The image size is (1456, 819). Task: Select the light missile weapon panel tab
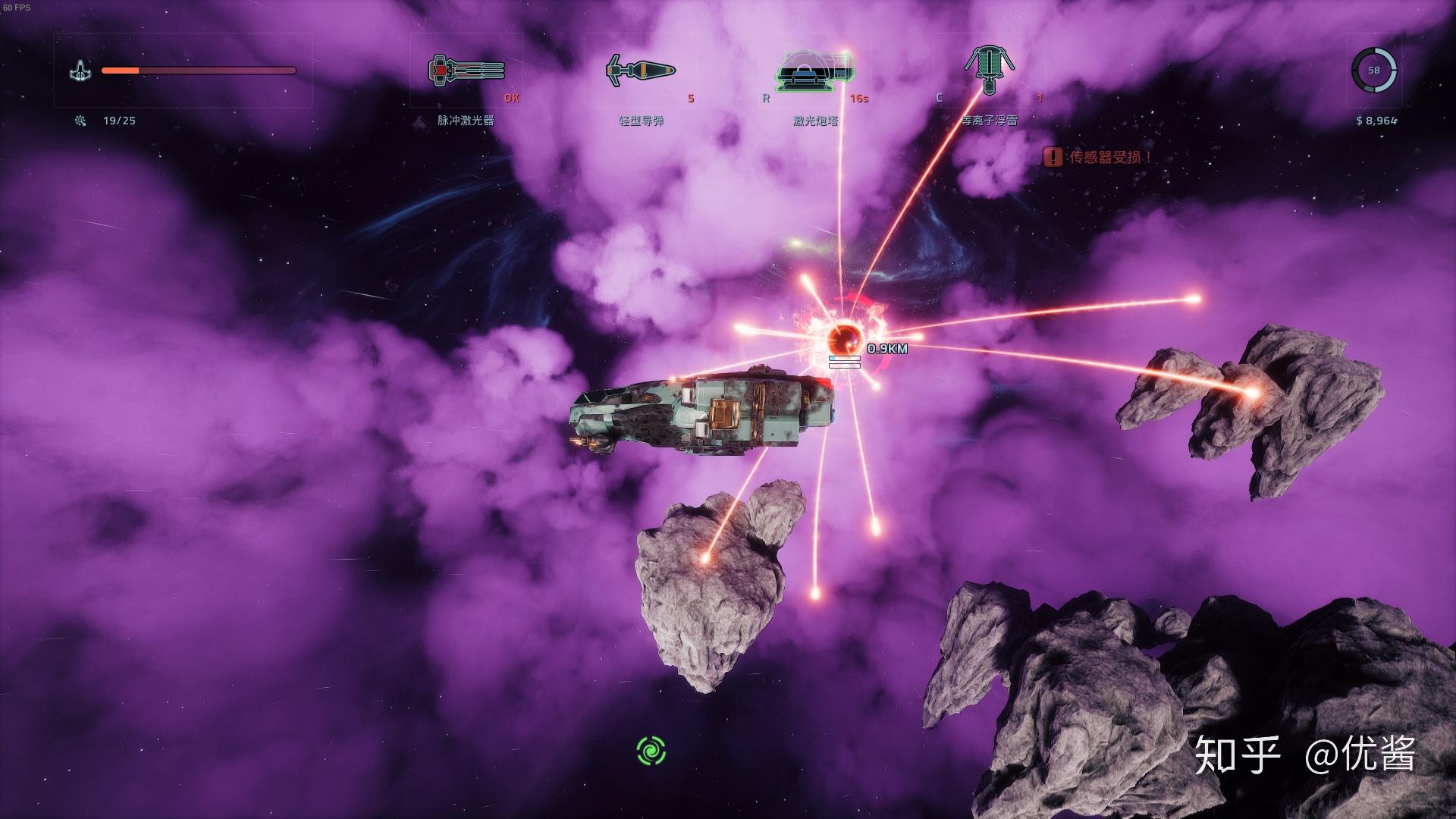(x=641, y=120)
